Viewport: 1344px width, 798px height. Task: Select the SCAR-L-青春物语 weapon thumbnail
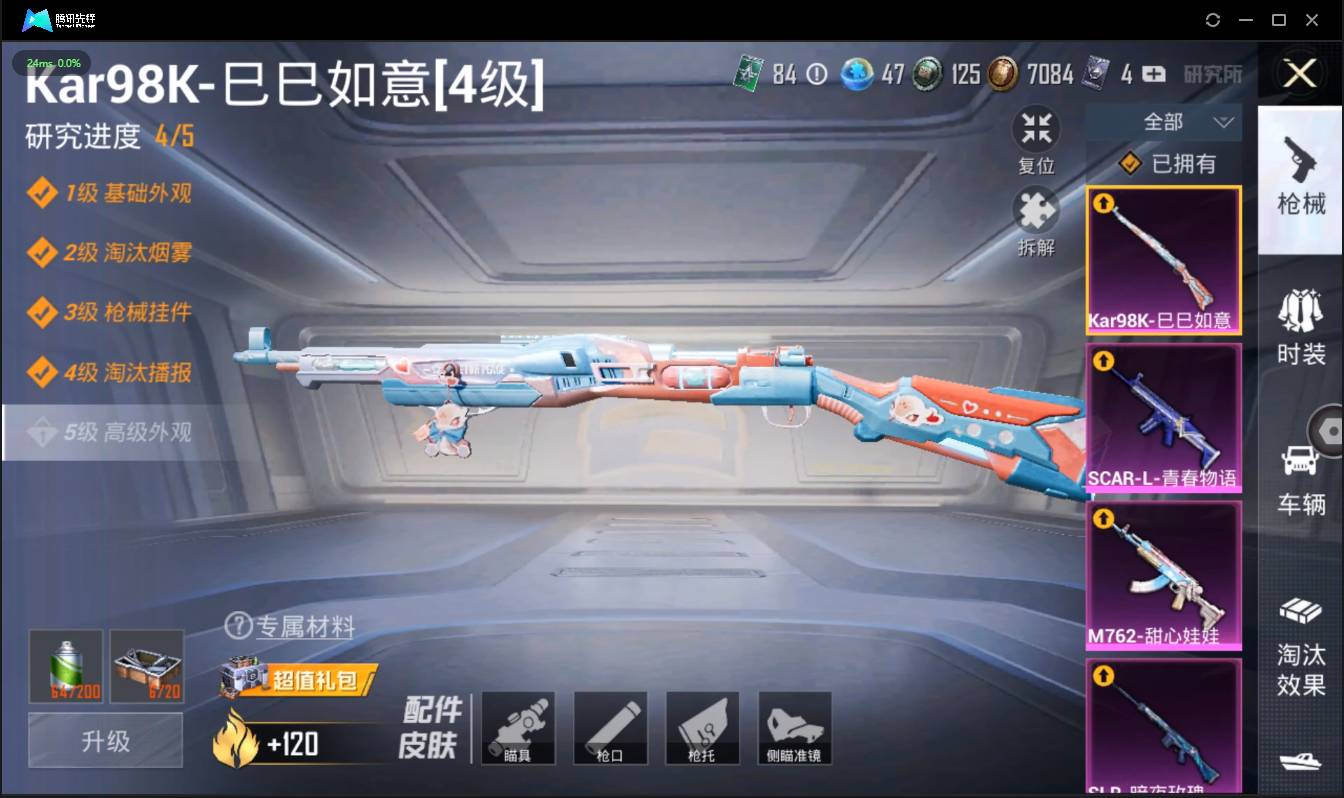coord(1163,417)
